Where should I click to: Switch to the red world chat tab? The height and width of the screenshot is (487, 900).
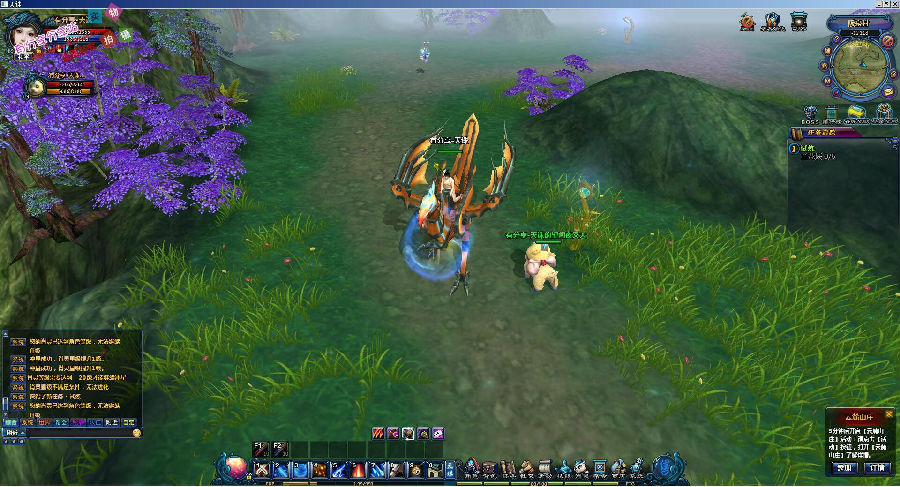[x=46, y=423]
